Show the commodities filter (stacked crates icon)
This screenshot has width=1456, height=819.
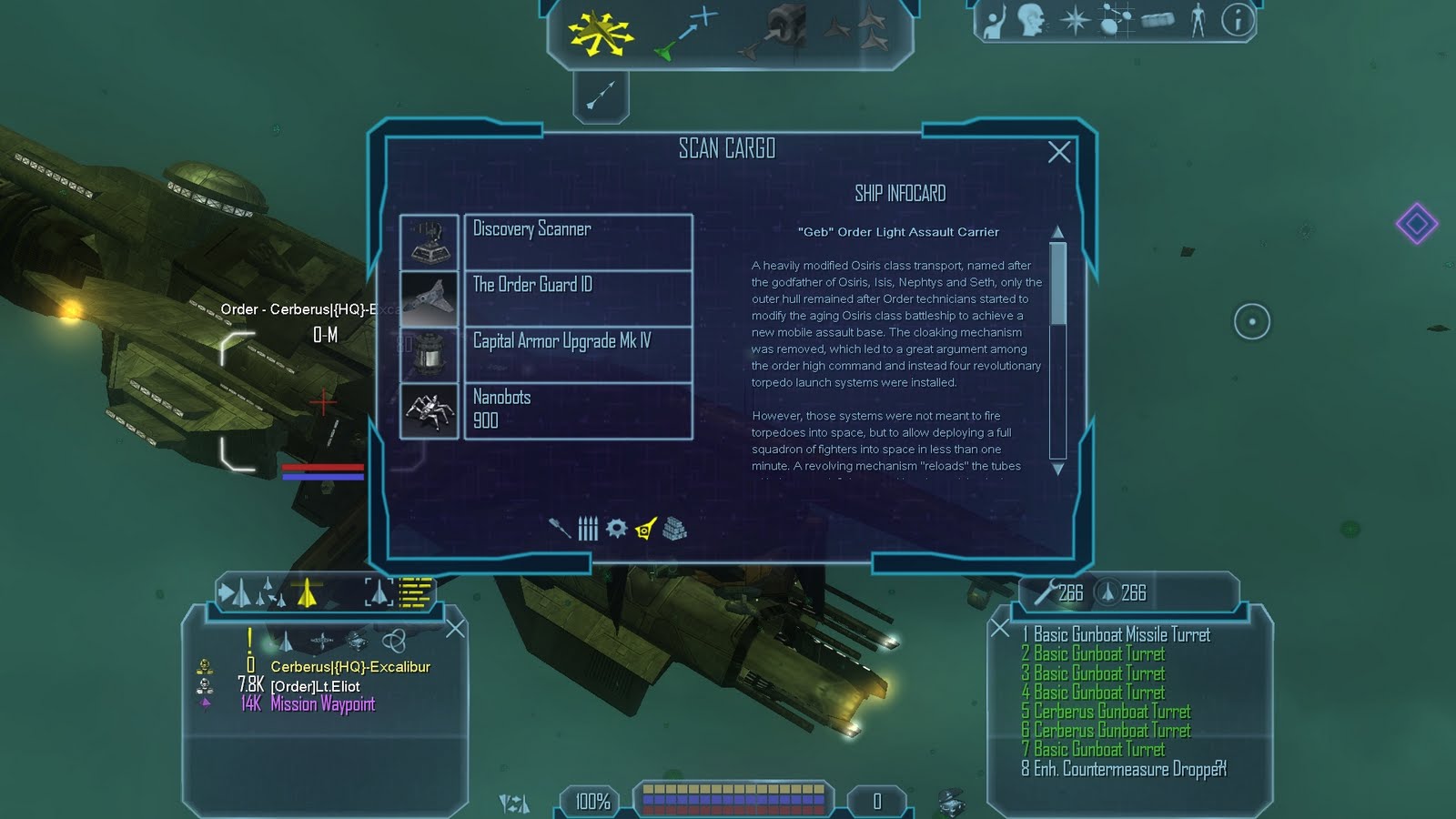point(674,528)
